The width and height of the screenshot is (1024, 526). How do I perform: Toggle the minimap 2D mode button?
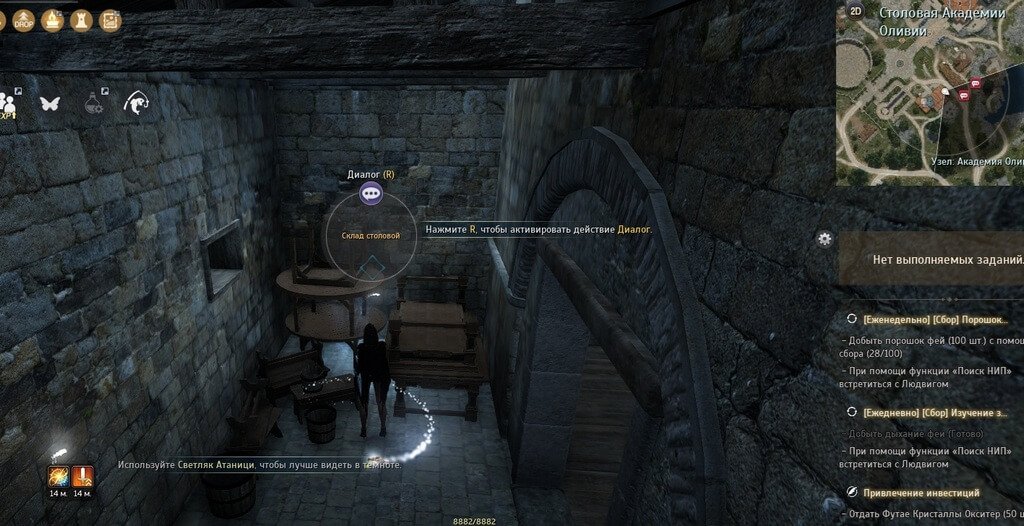pos(856,12)
